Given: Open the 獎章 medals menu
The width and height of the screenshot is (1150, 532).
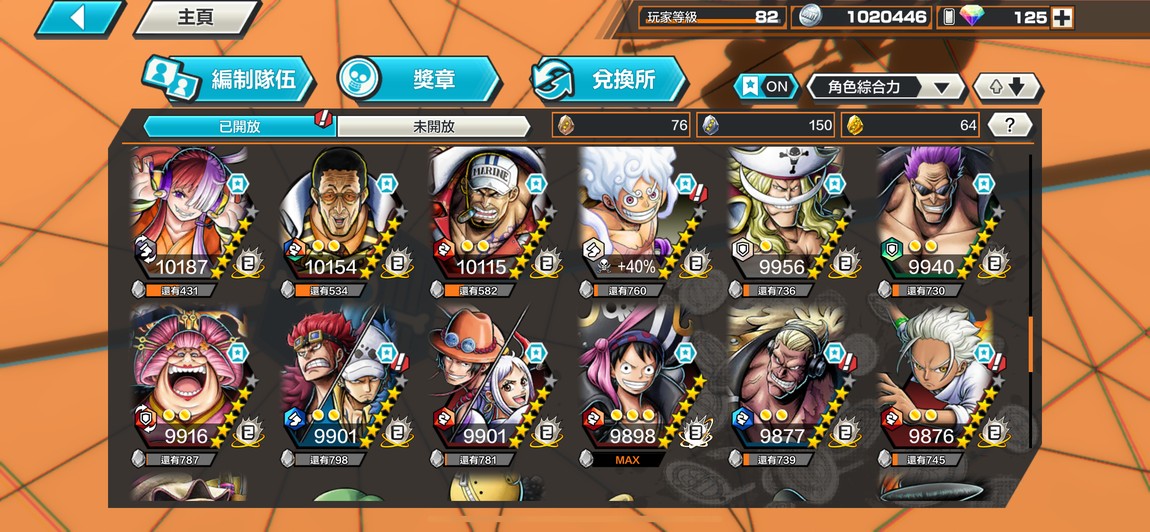Looking at the screenshot, I should [x=418, y=80].
